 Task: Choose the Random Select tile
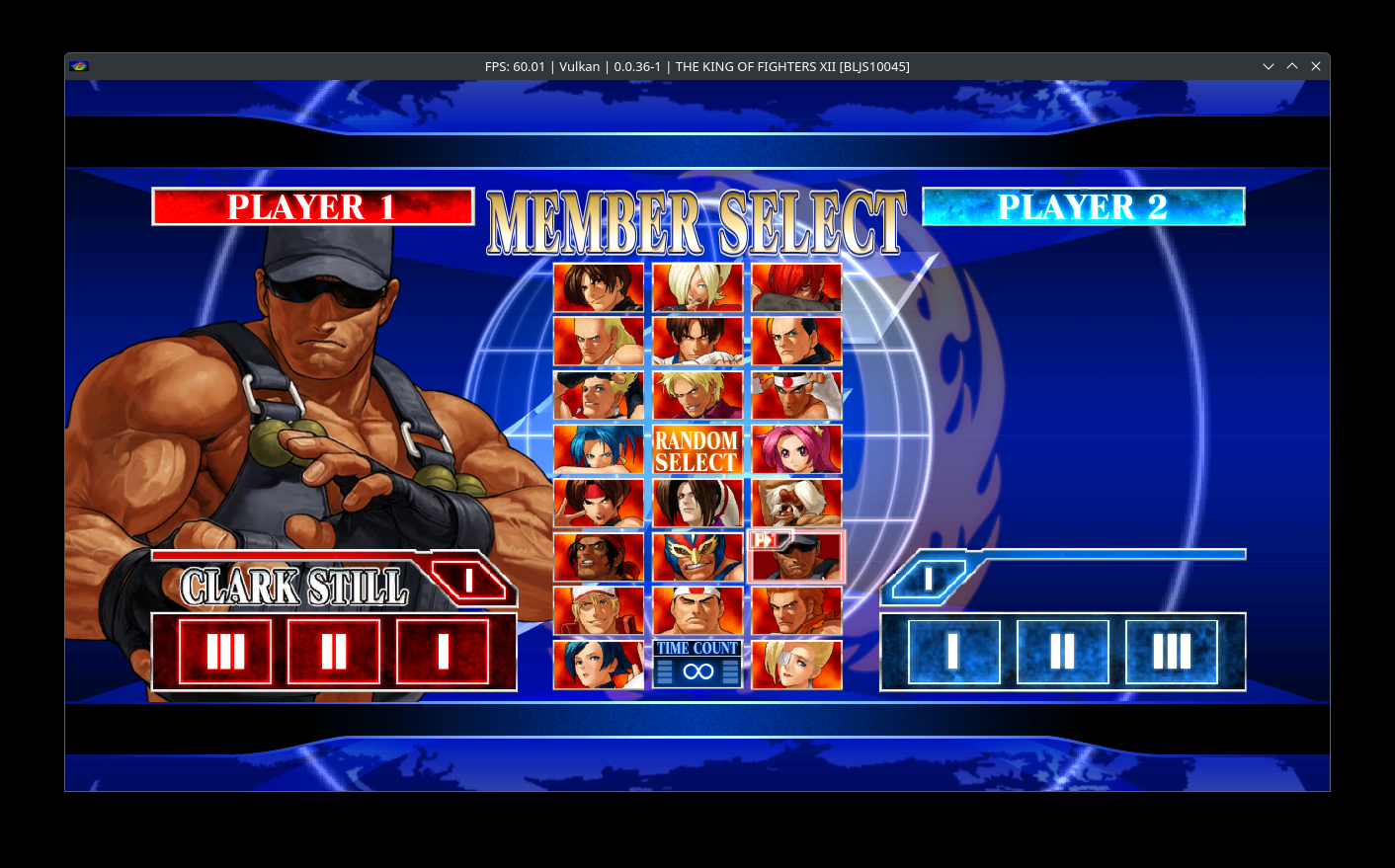coord(697,449)
